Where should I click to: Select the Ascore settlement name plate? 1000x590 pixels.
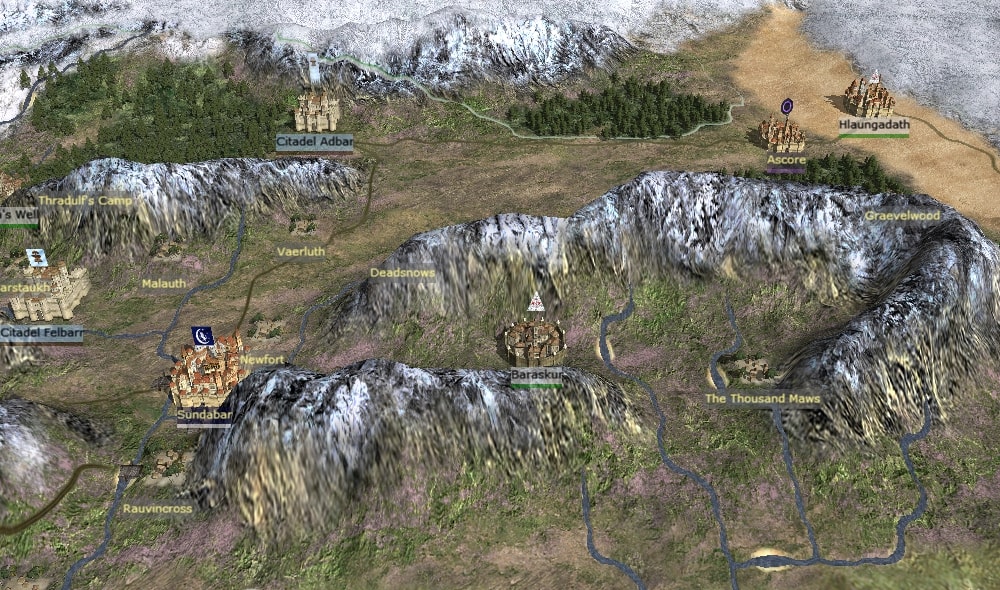(x=786, y=160)
